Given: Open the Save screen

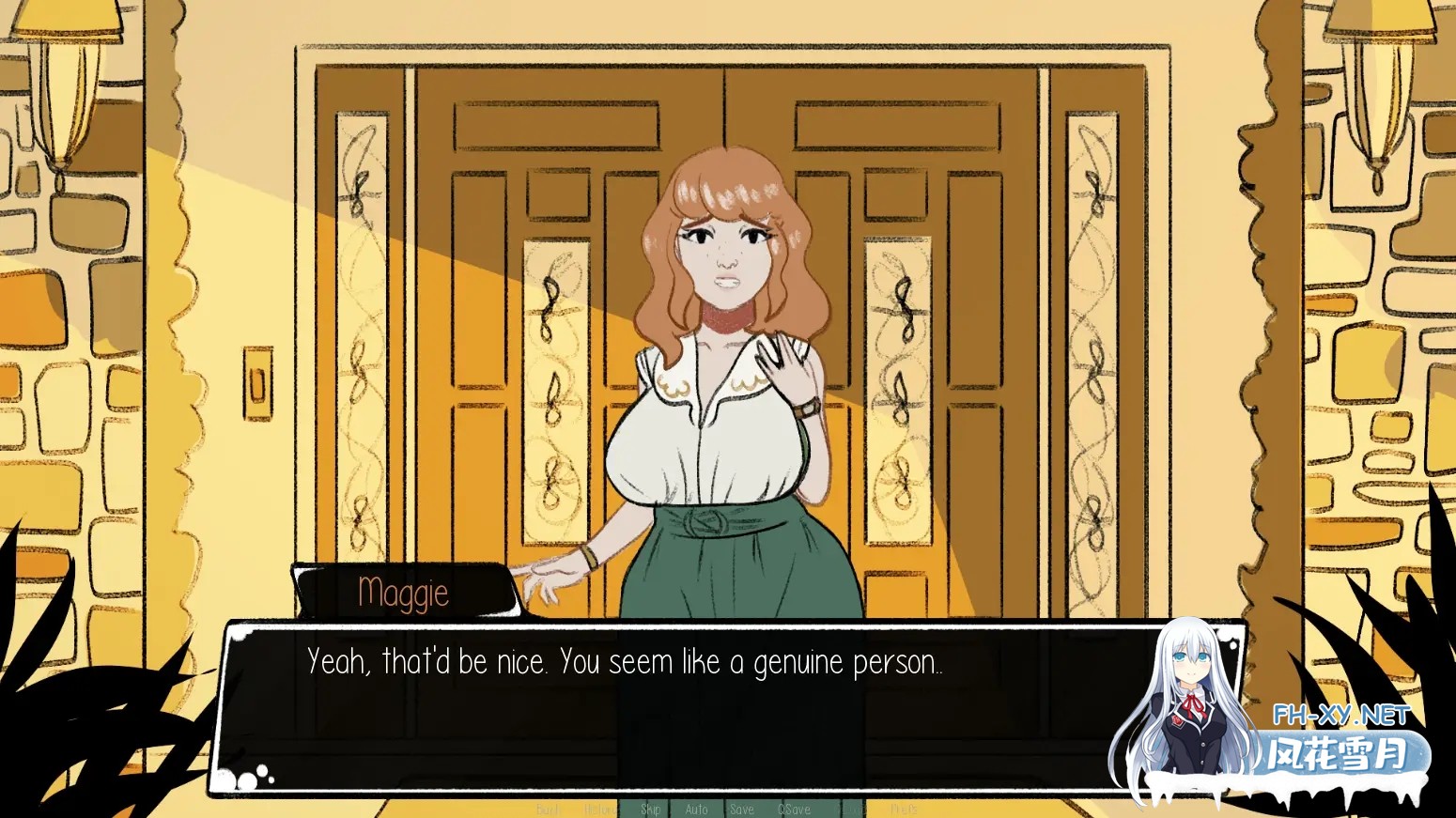Looking at the screenshot, I should tap(742, 809).
